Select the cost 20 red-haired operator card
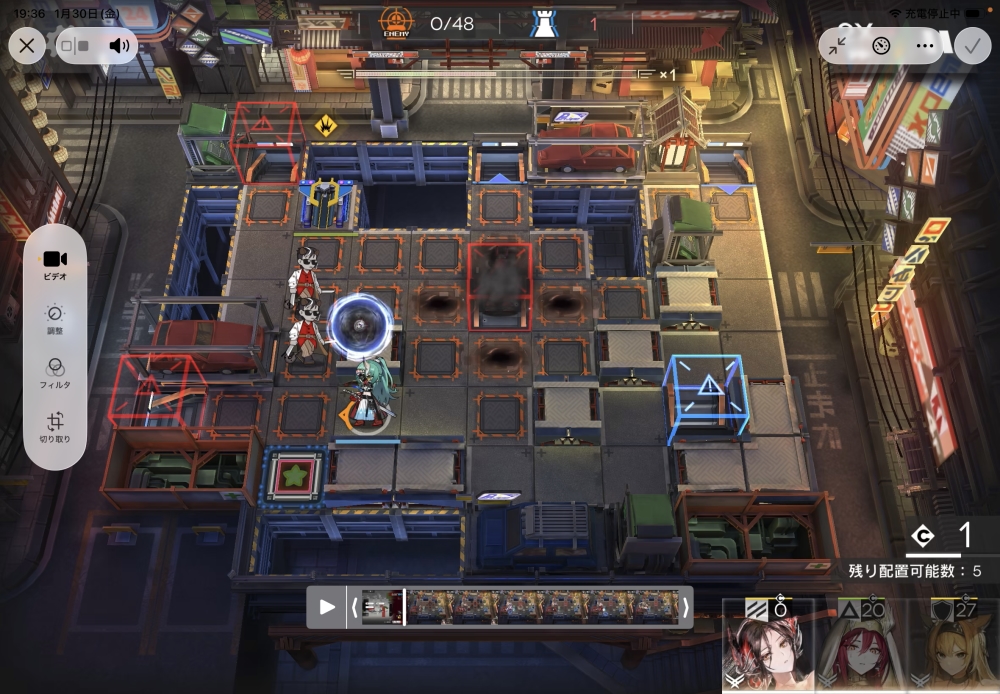The height and width of the screenshot is (694, 1000). (858, 648)
